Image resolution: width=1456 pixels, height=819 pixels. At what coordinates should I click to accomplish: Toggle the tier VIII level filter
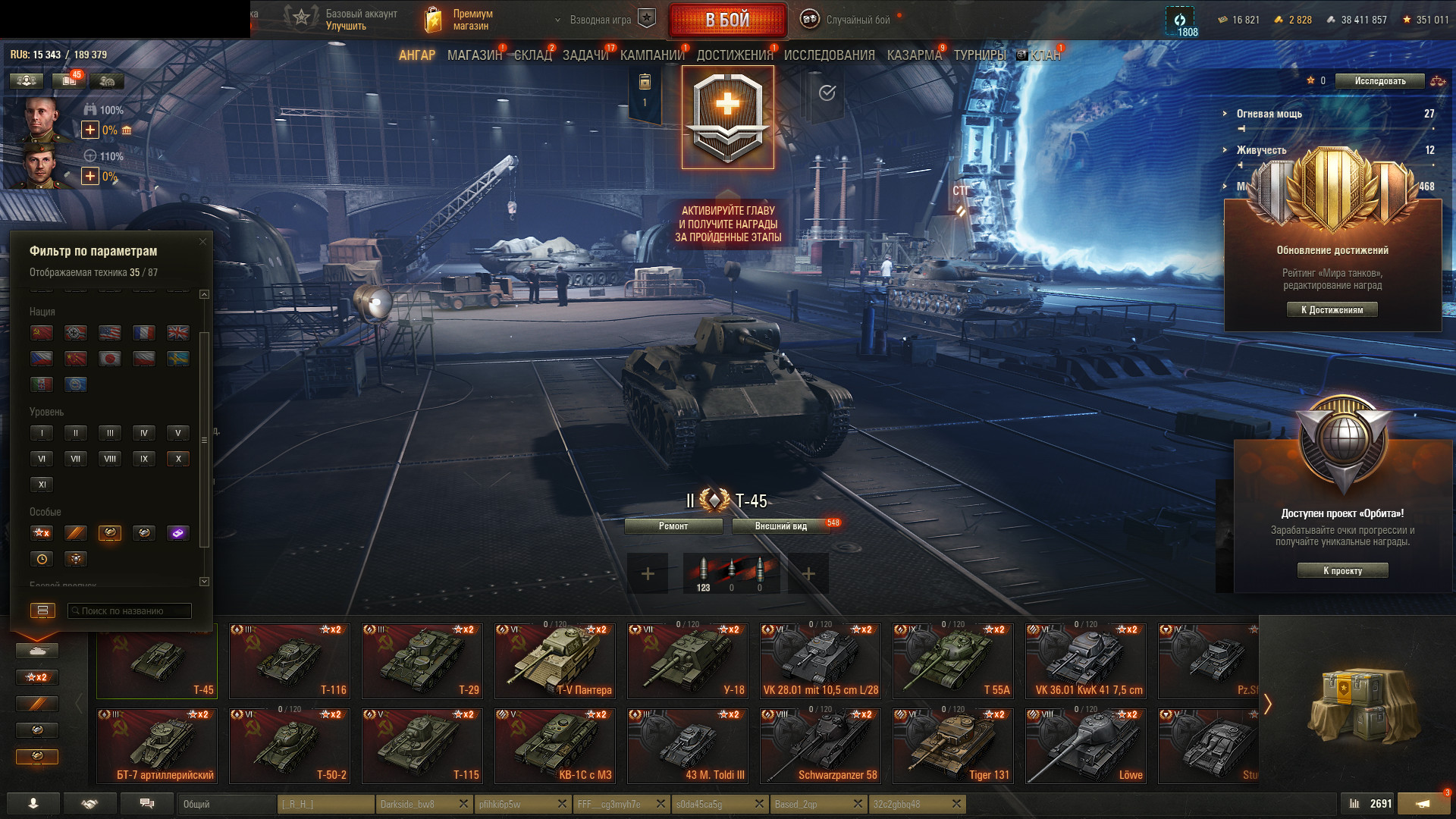click(x=110, y=459)
